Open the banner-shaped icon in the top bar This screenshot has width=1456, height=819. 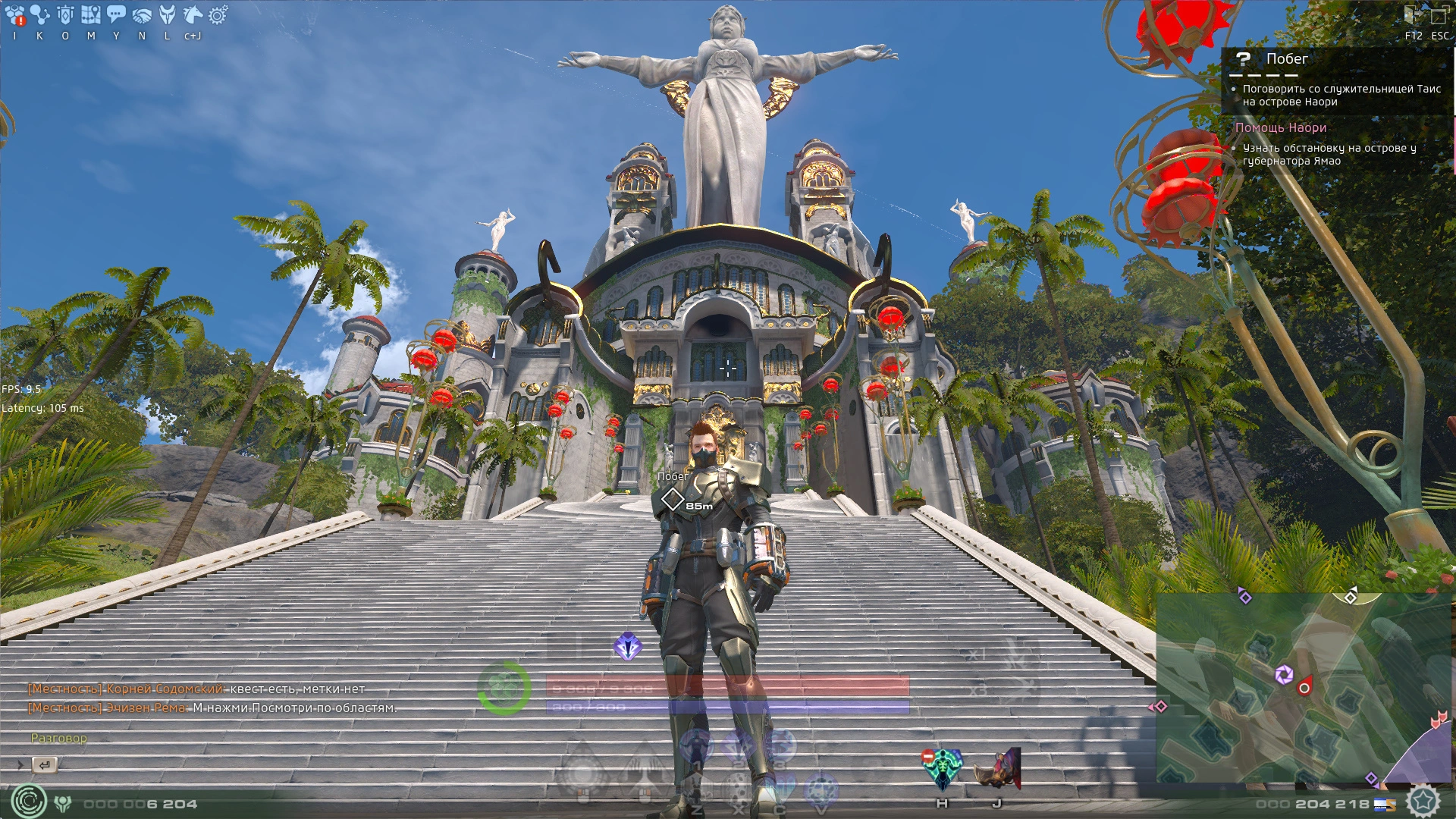click(65, 15)
